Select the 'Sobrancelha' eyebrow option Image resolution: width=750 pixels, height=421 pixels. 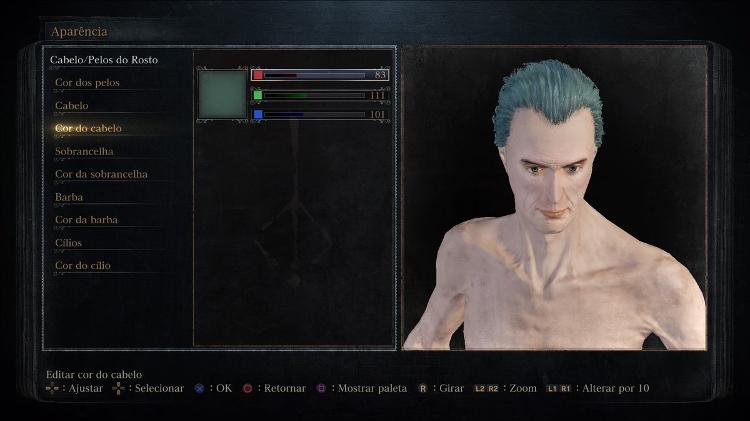pyautogui.click(x=84, y=151)
